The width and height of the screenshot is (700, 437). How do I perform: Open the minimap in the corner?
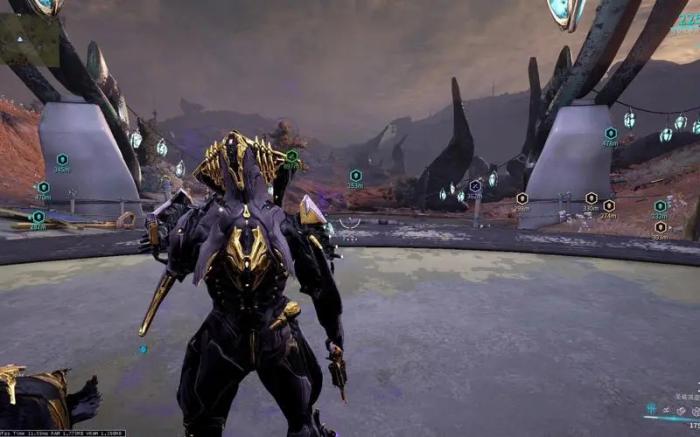point(30,38)
